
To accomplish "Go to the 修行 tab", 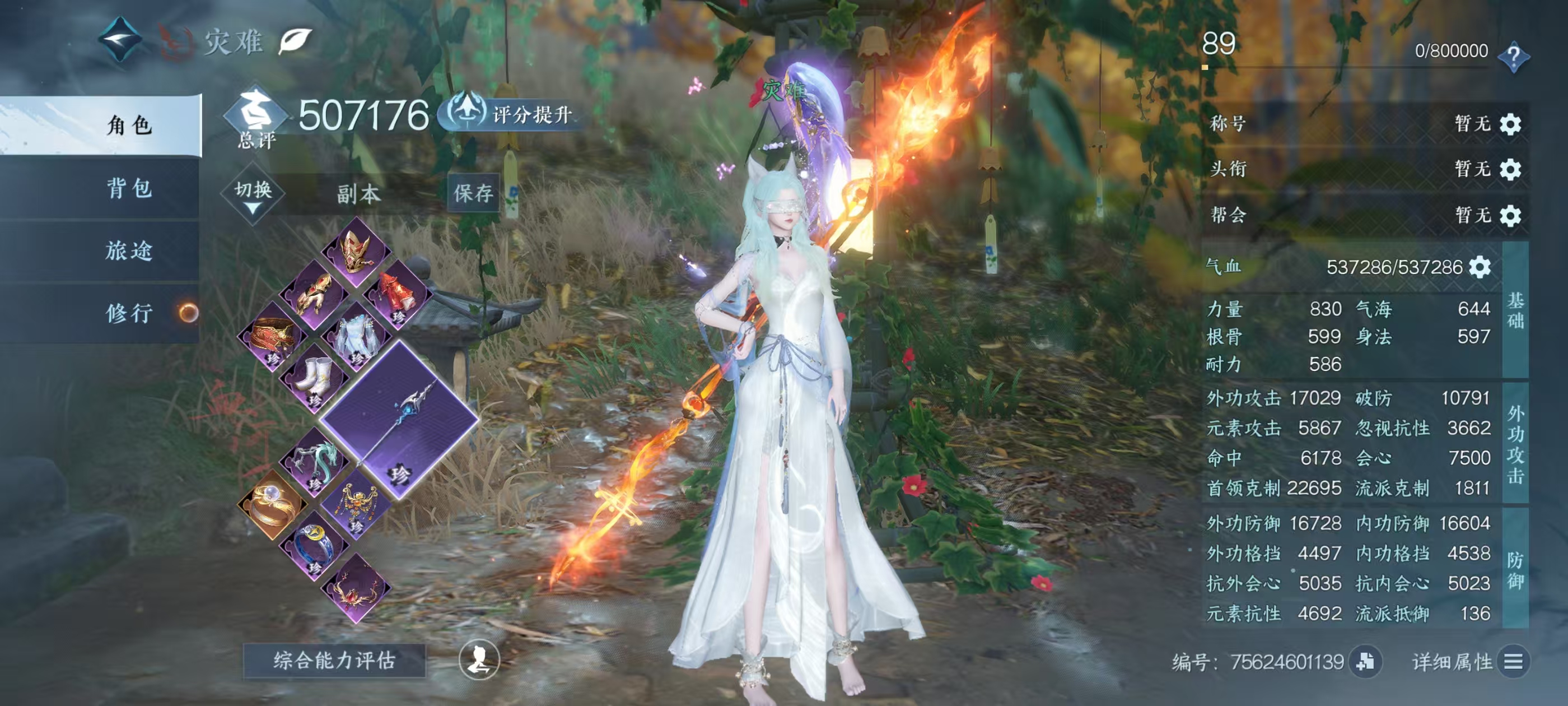I will [x=128, y=313].
